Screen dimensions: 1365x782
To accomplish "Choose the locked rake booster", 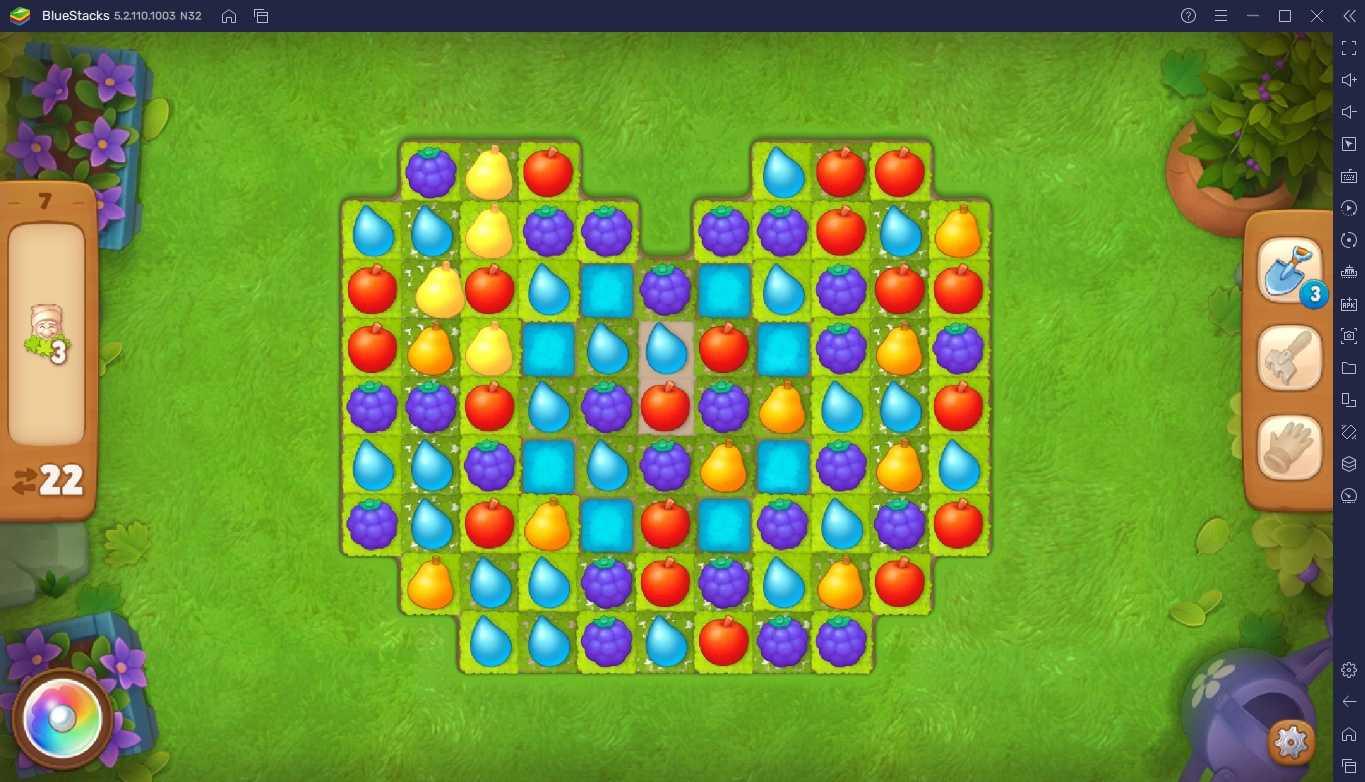I will click(1289, 357).
